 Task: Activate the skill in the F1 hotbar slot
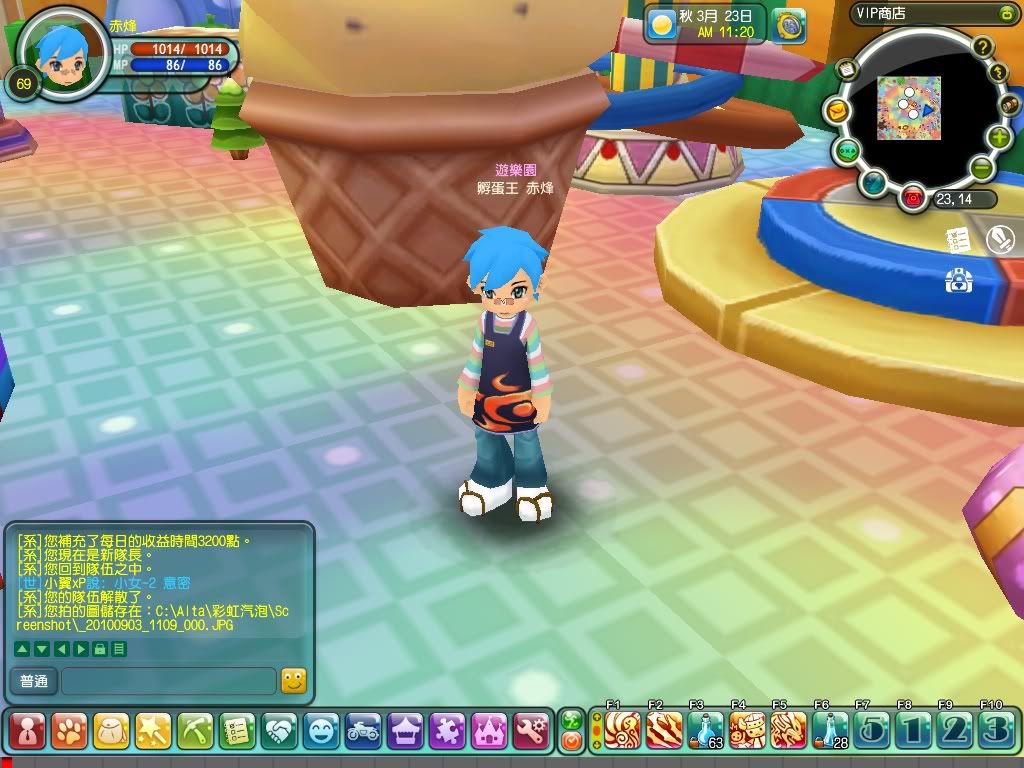(622, 731)
